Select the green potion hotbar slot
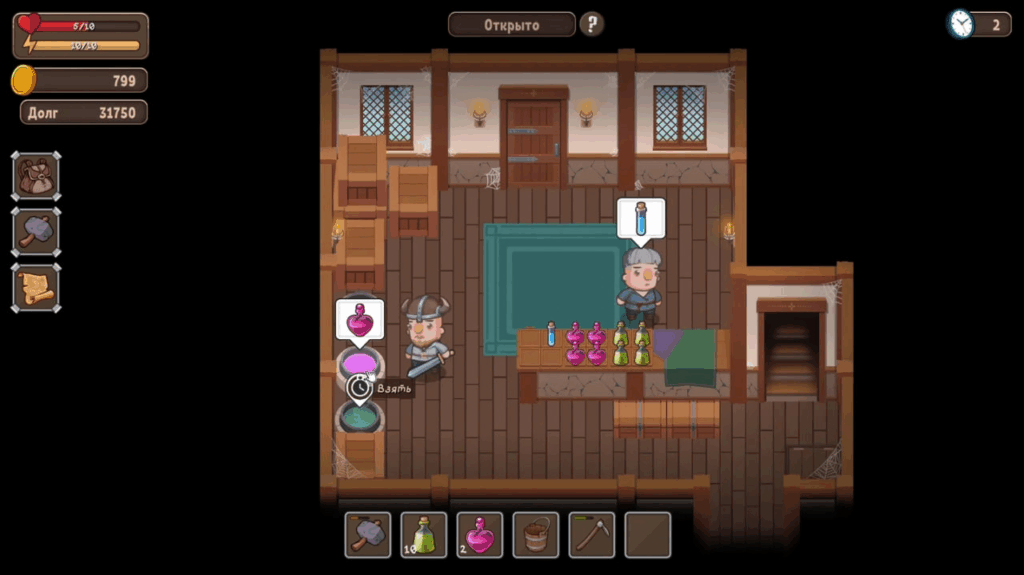1024x575 pixels. click(x=424, y=535)
